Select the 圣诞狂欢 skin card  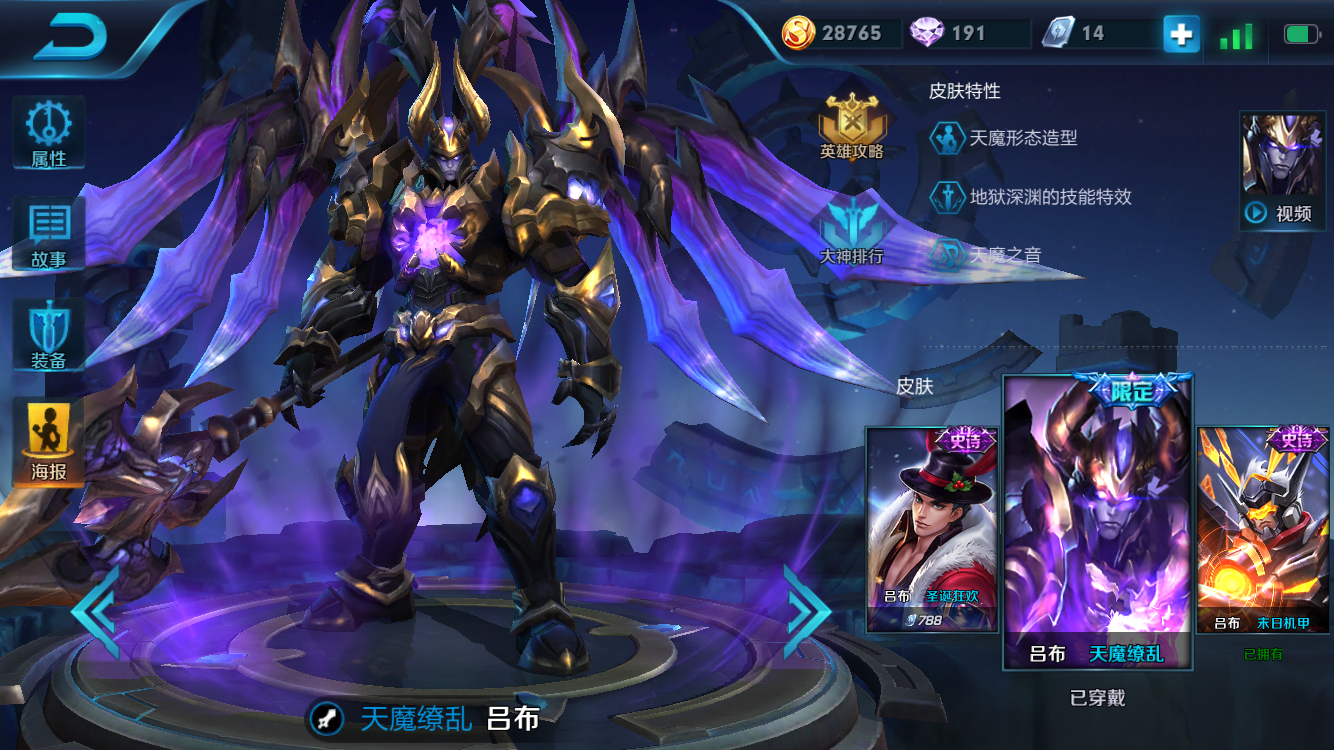coord(932,530)
